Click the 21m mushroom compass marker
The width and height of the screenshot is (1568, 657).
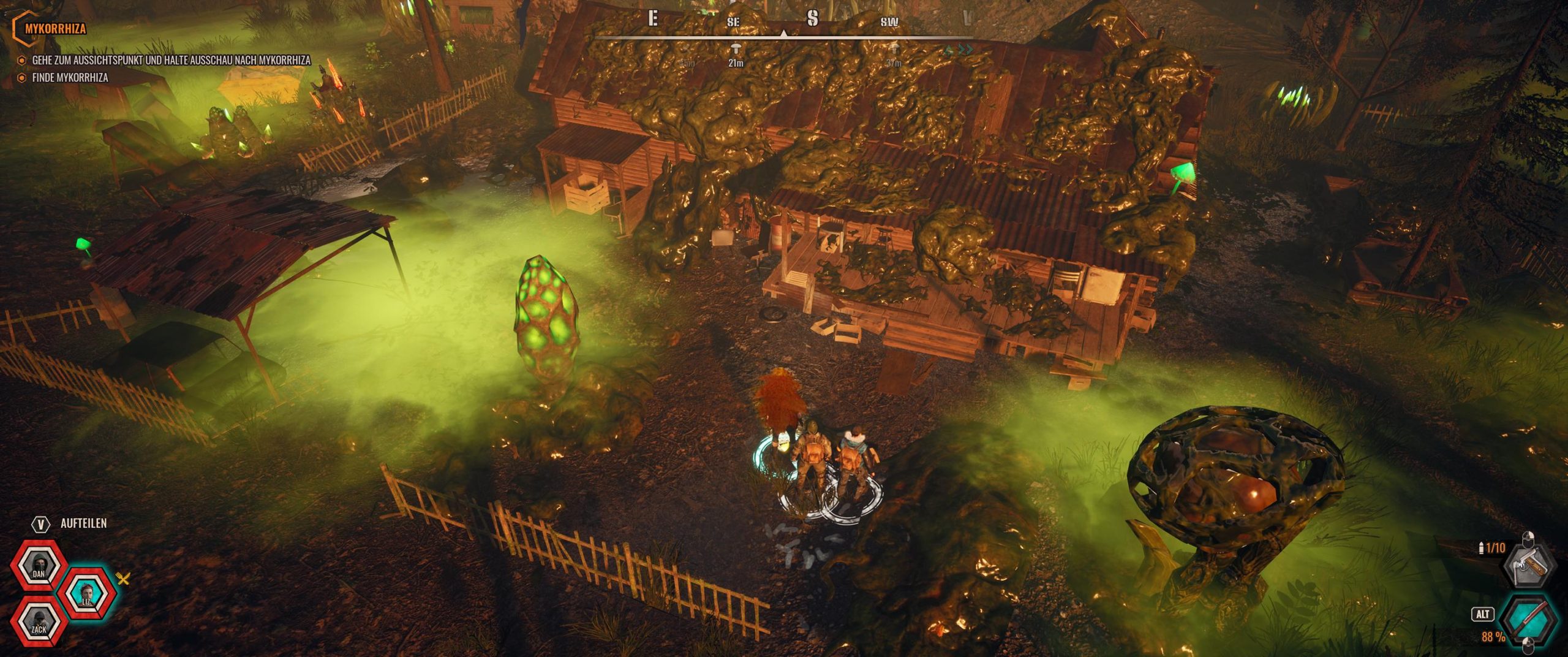(736, 49)
